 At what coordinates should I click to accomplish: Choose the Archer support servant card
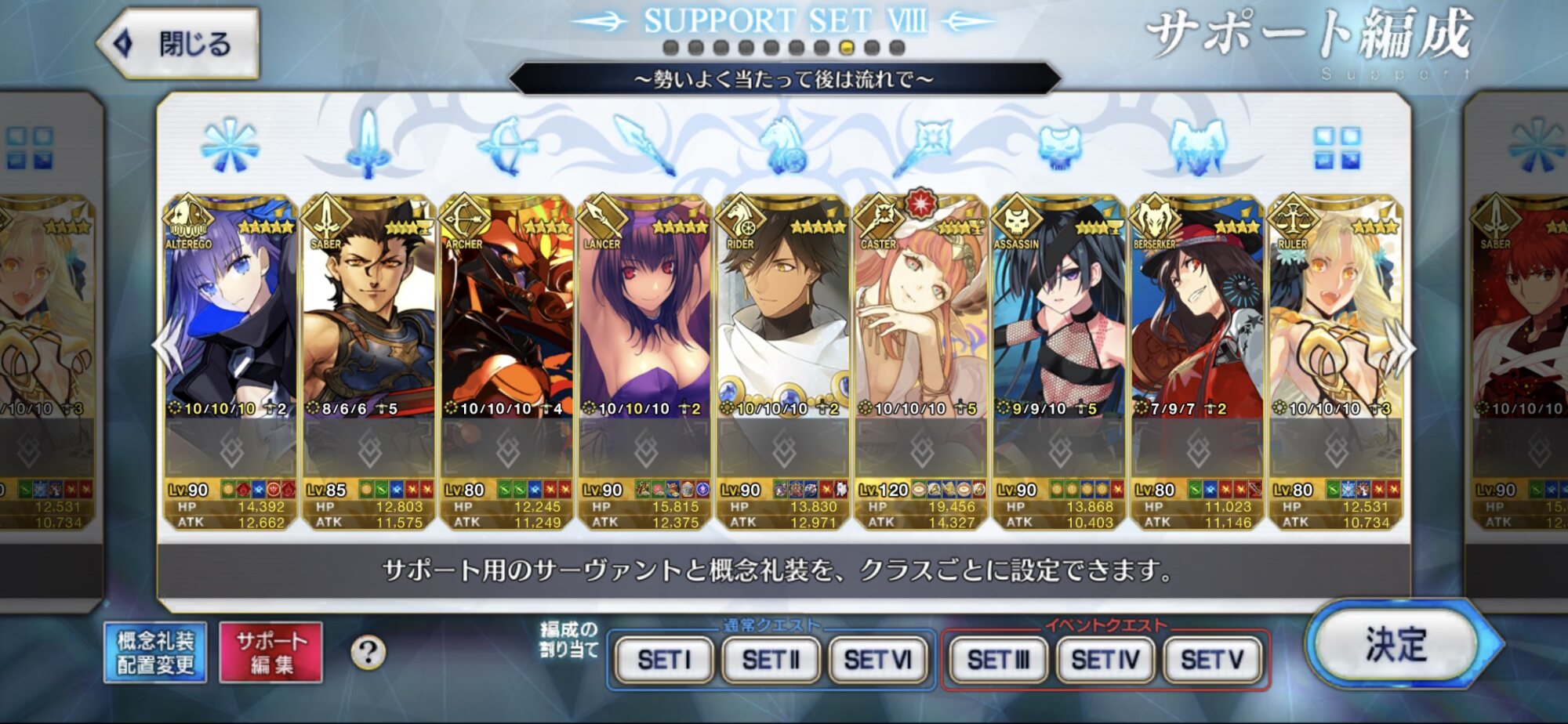[x=506, y=329]
